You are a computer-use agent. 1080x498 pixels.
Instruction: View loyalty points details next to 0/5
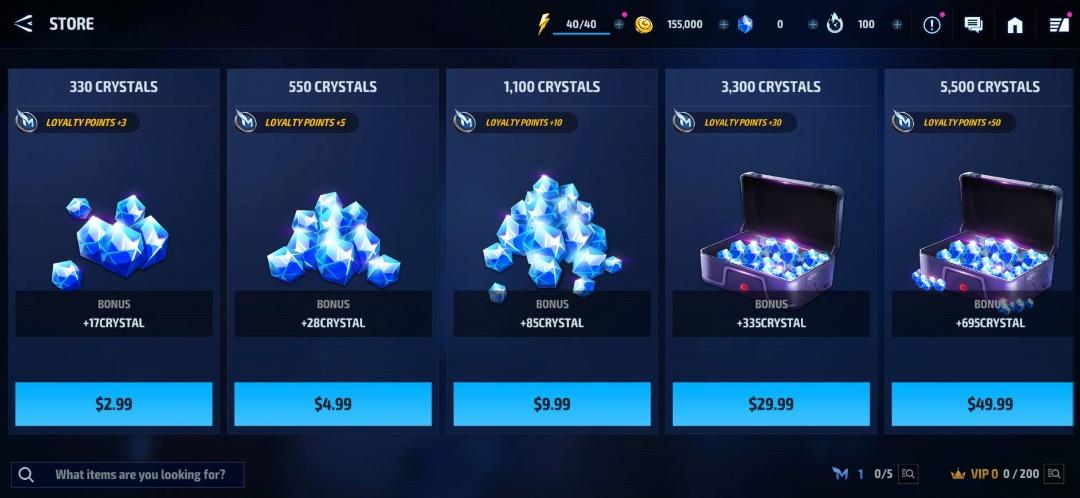(908, 474)
